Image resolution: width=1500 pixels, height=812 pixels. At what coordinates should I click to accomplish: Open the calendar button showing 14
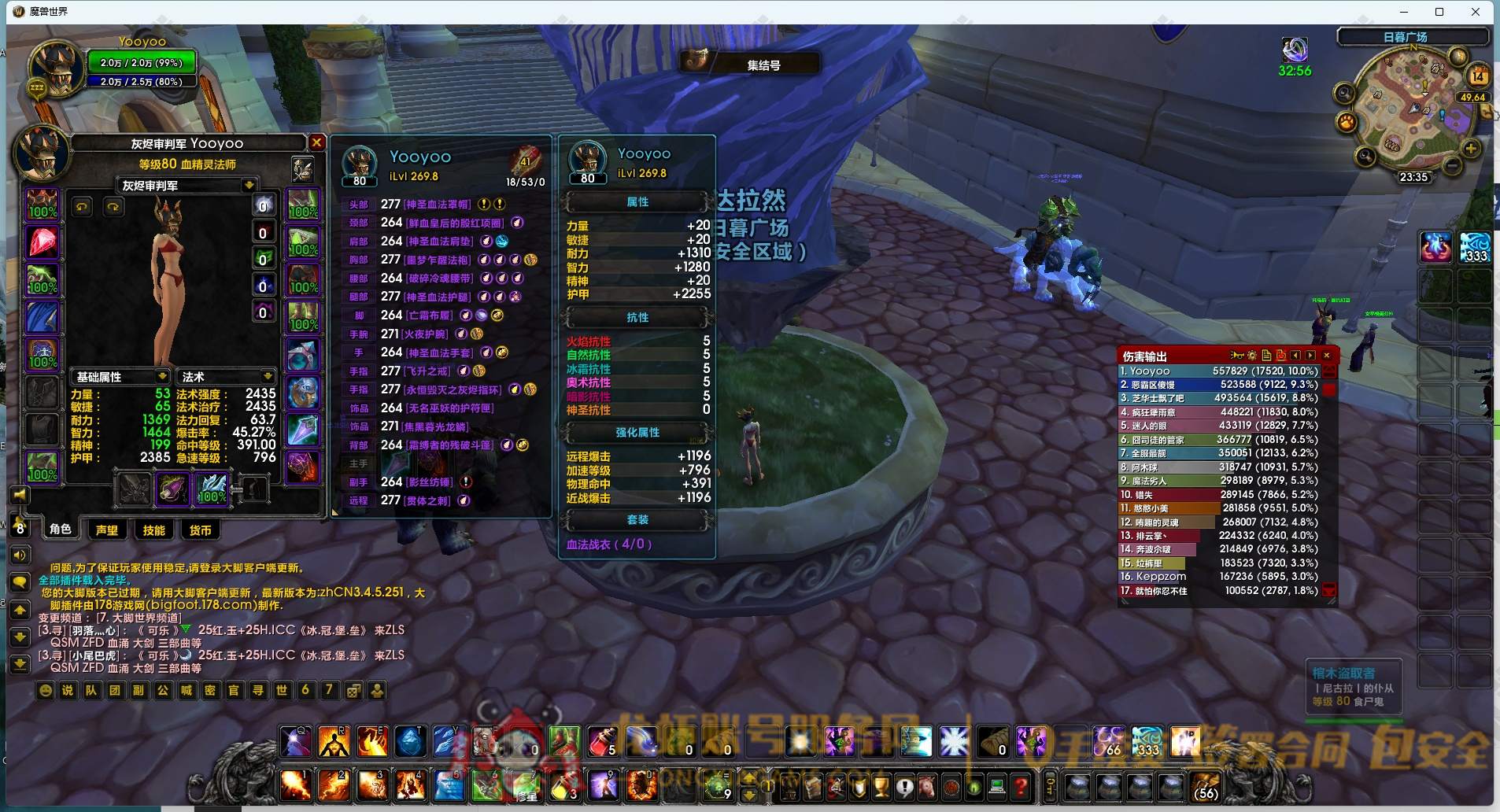tap(1477, 76)
